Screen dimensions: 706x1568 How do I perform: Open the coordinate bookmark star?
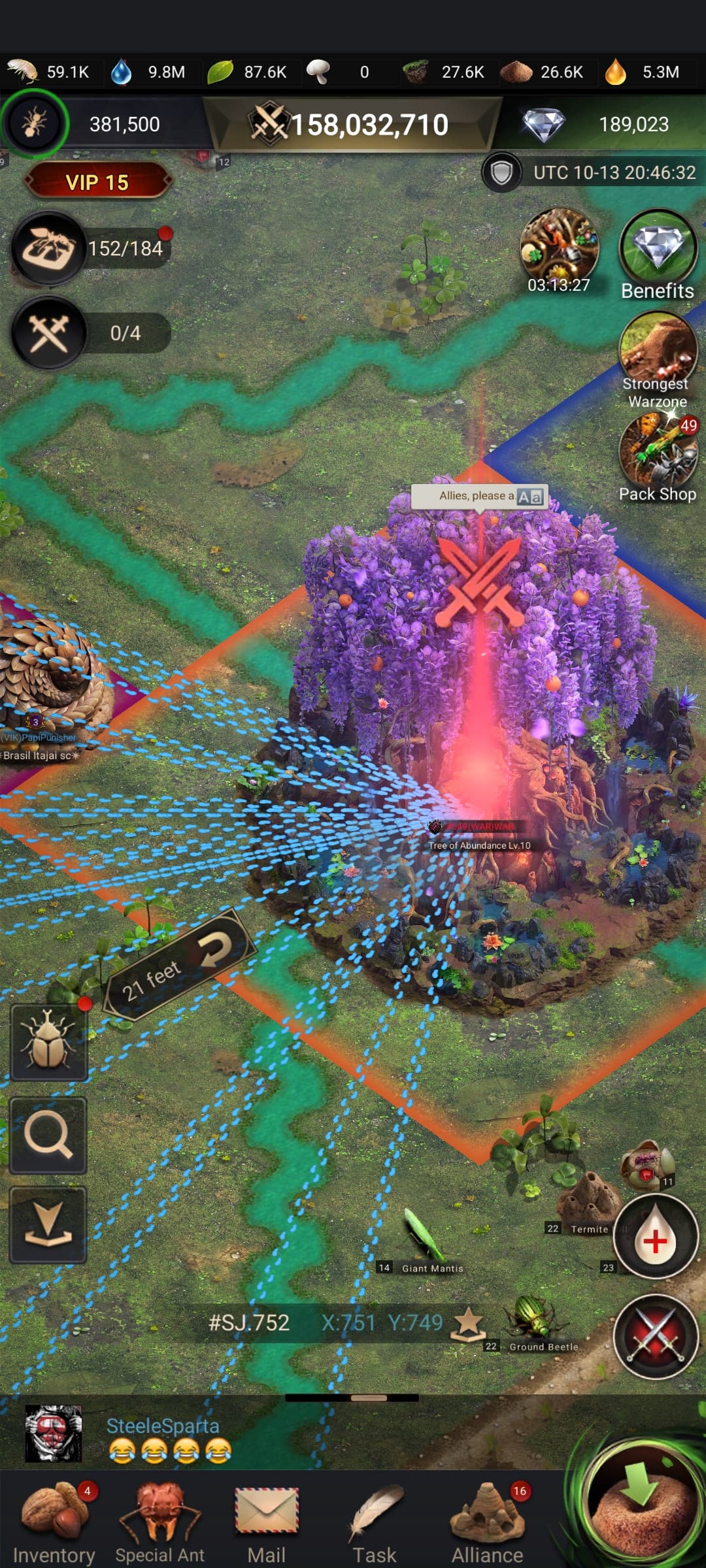[x=469, y=1323]
